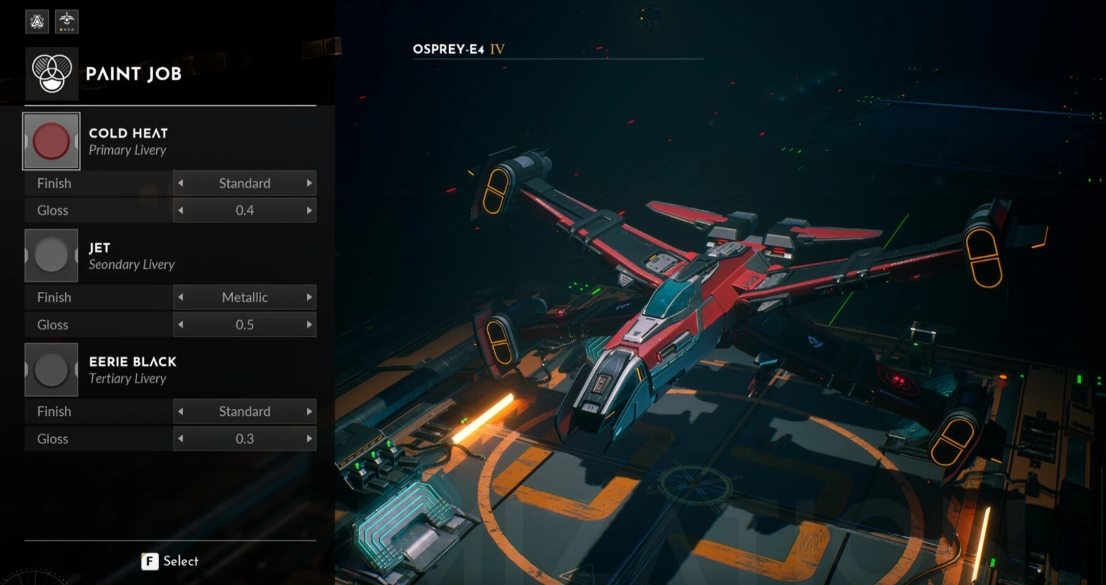Increase Eerie Black gloss above 0.3
The image size is (1106, 585).
point(309,439)
